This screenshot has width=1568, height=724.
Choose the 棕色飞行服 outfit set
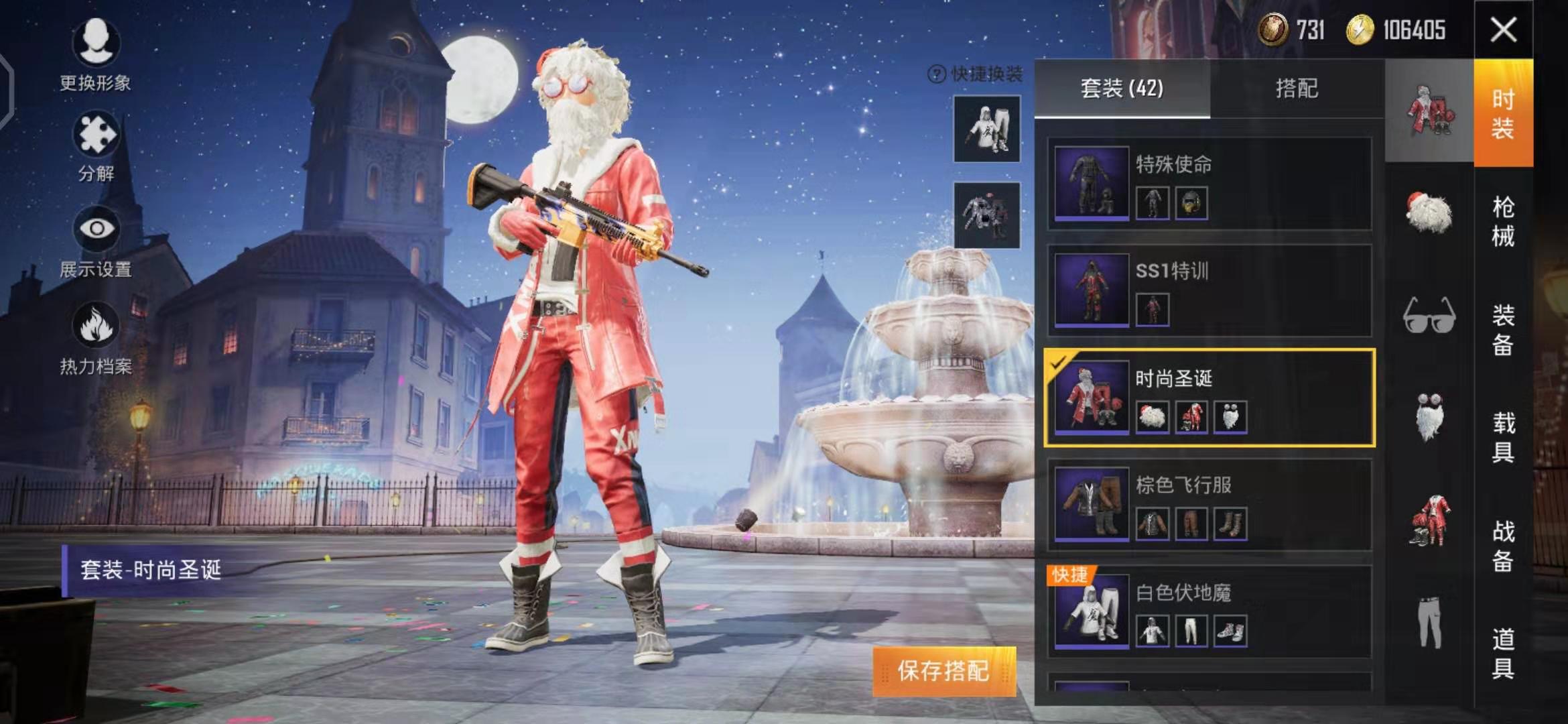pyautogui.click(x=1210, y=505)
